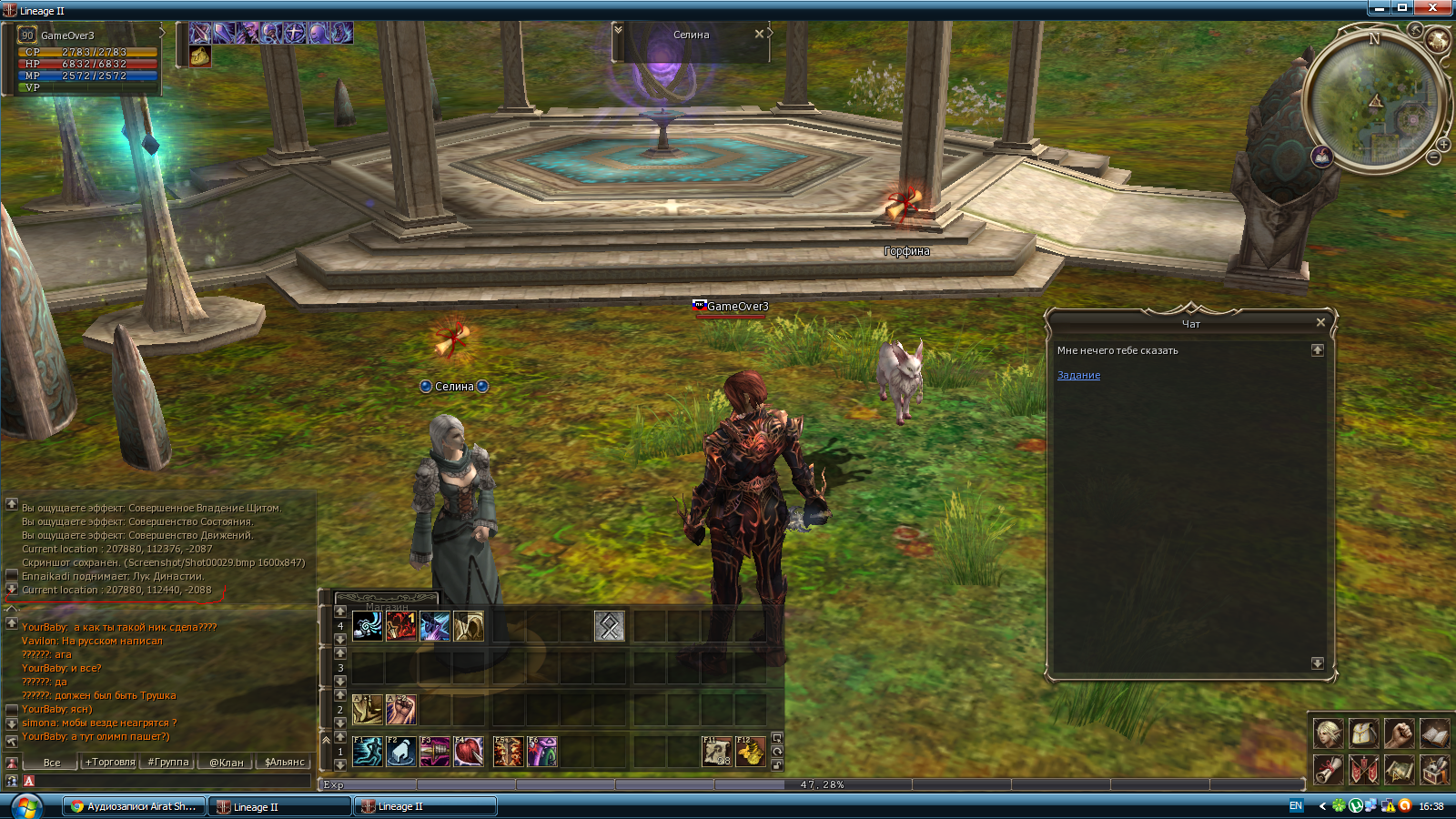Open the skills open-book icon

[x=1434, y=733]
